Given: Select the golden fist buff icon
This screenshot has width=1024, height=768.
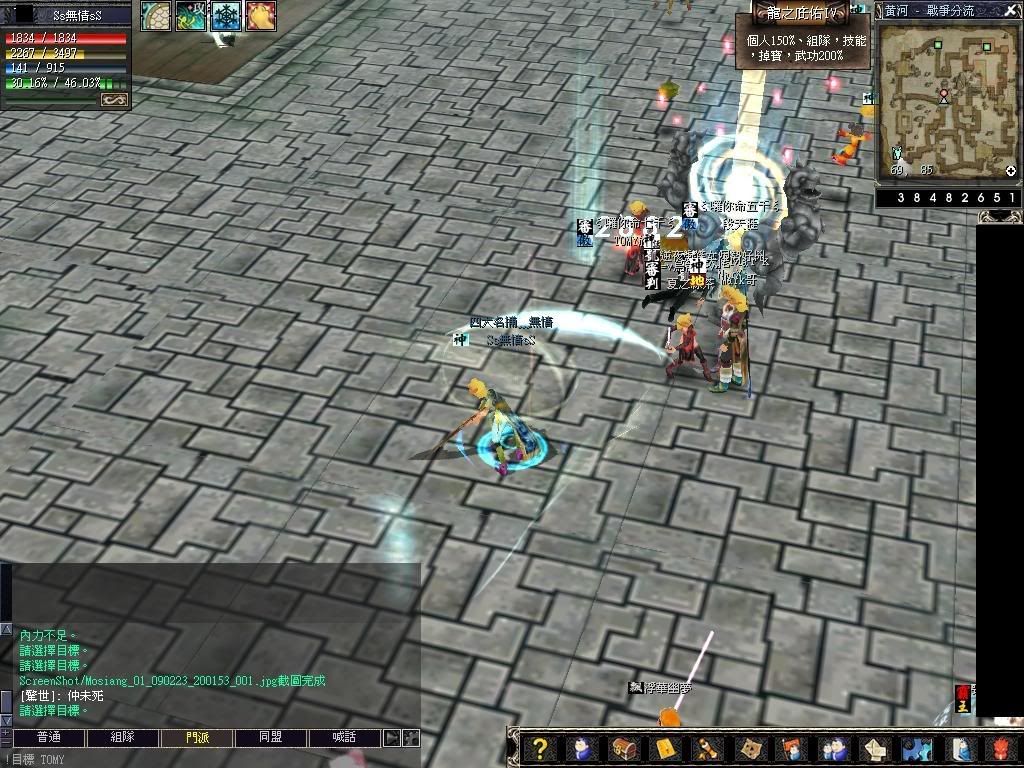Looking at the screenshot, I should 260,15.
